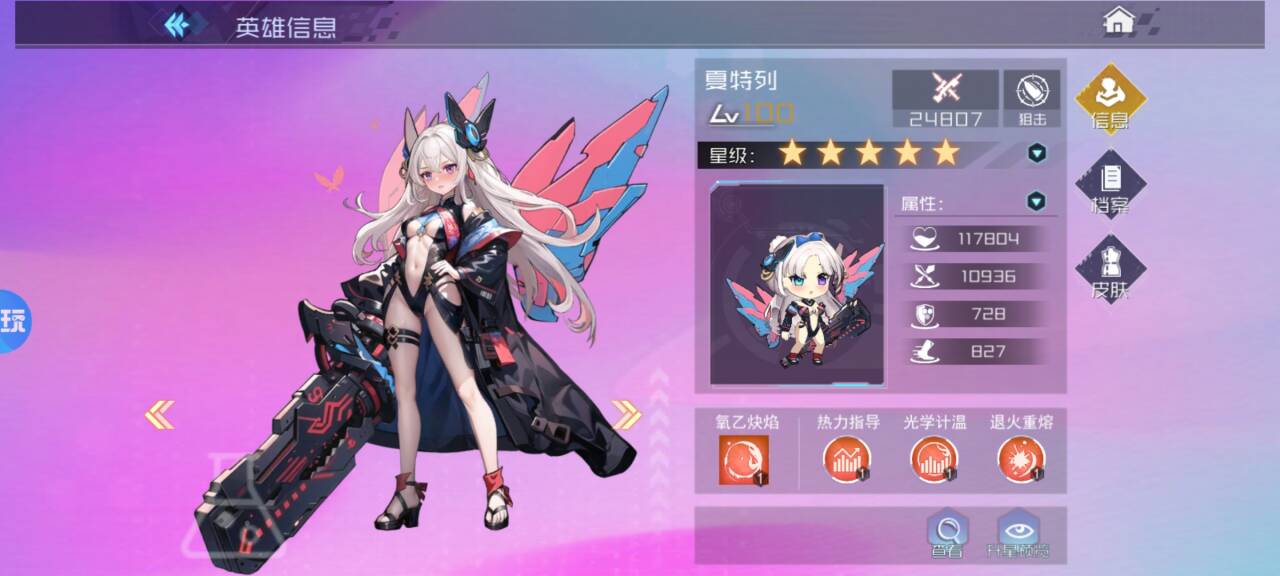Show the next hero with right arrow

(x=626, y=414)
